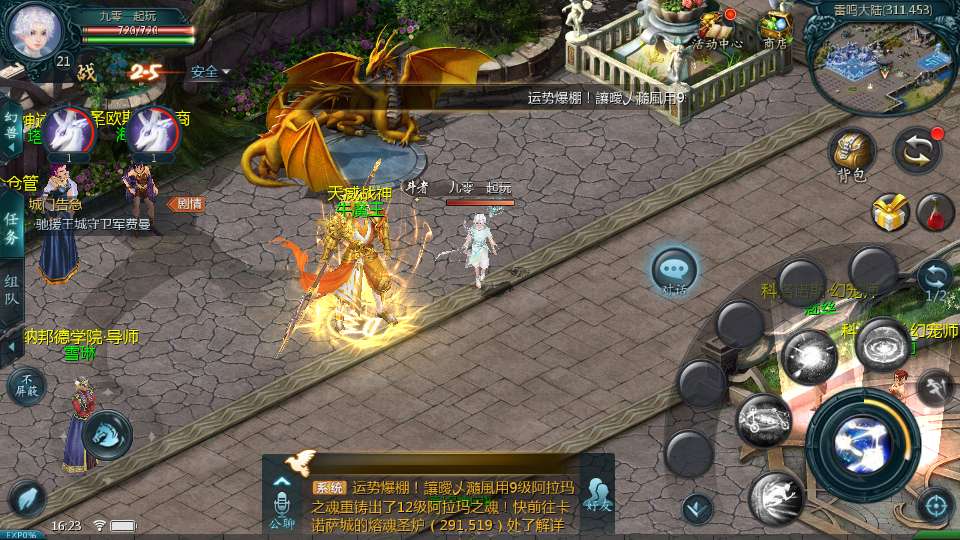Image resolution: width=960 pixels, height=540 pixels.
Task: Switch skill page with the 1/2 button
Action: coord(935,279)
